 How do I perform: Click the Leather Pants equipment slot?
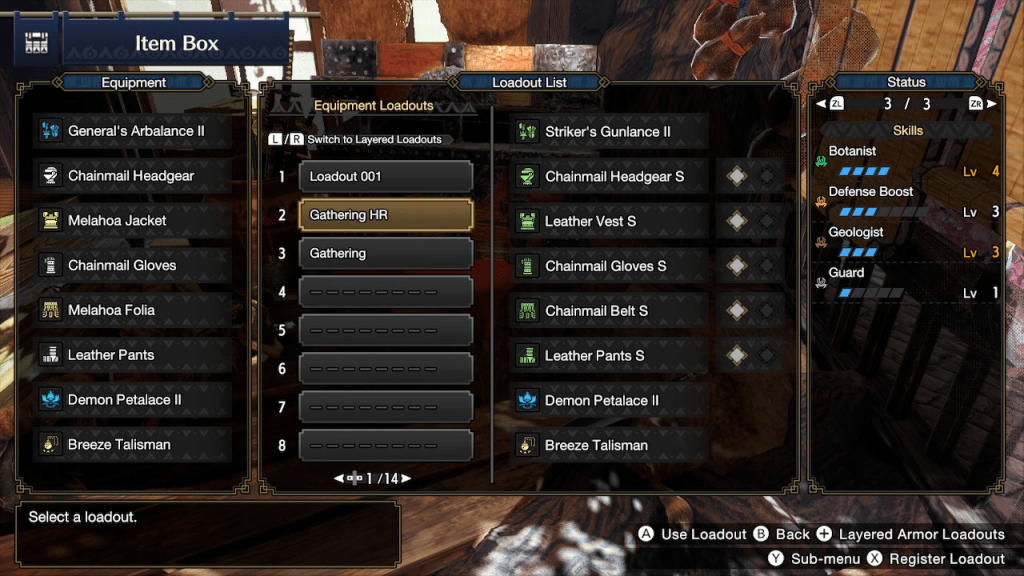[x=134, y=355]
